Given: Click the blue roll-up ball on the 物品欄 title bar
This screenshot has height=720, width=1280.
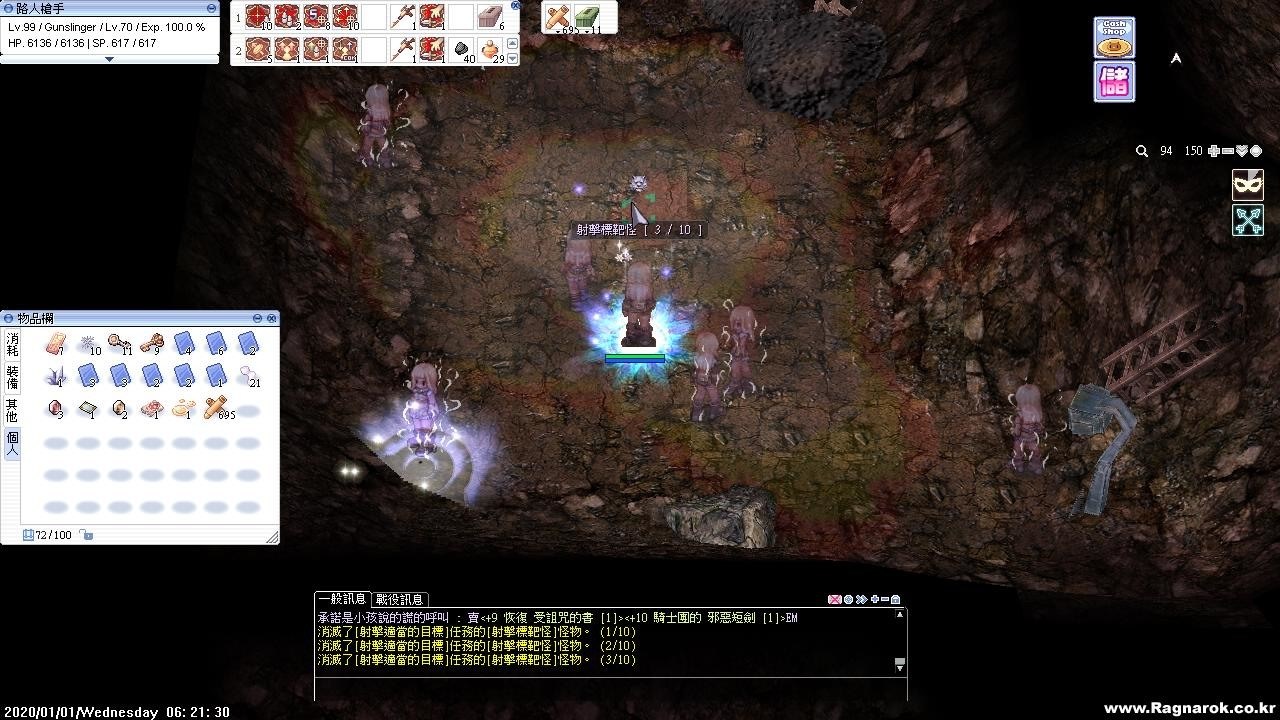Looking at the screenshot, I should [x=9, y=318].
